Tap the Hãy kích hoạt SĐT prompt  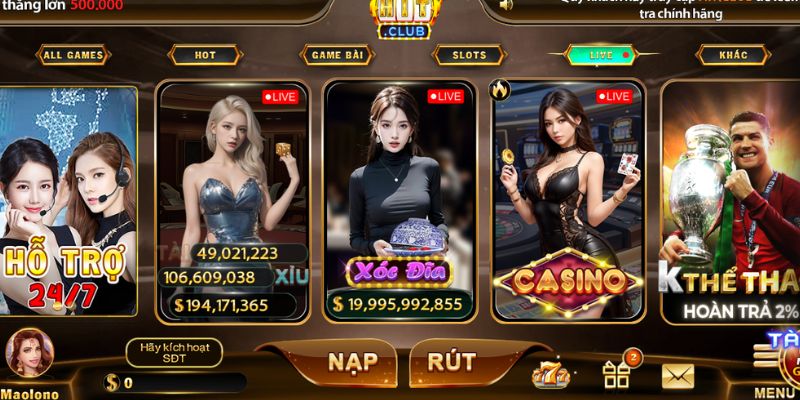point(173,351)
